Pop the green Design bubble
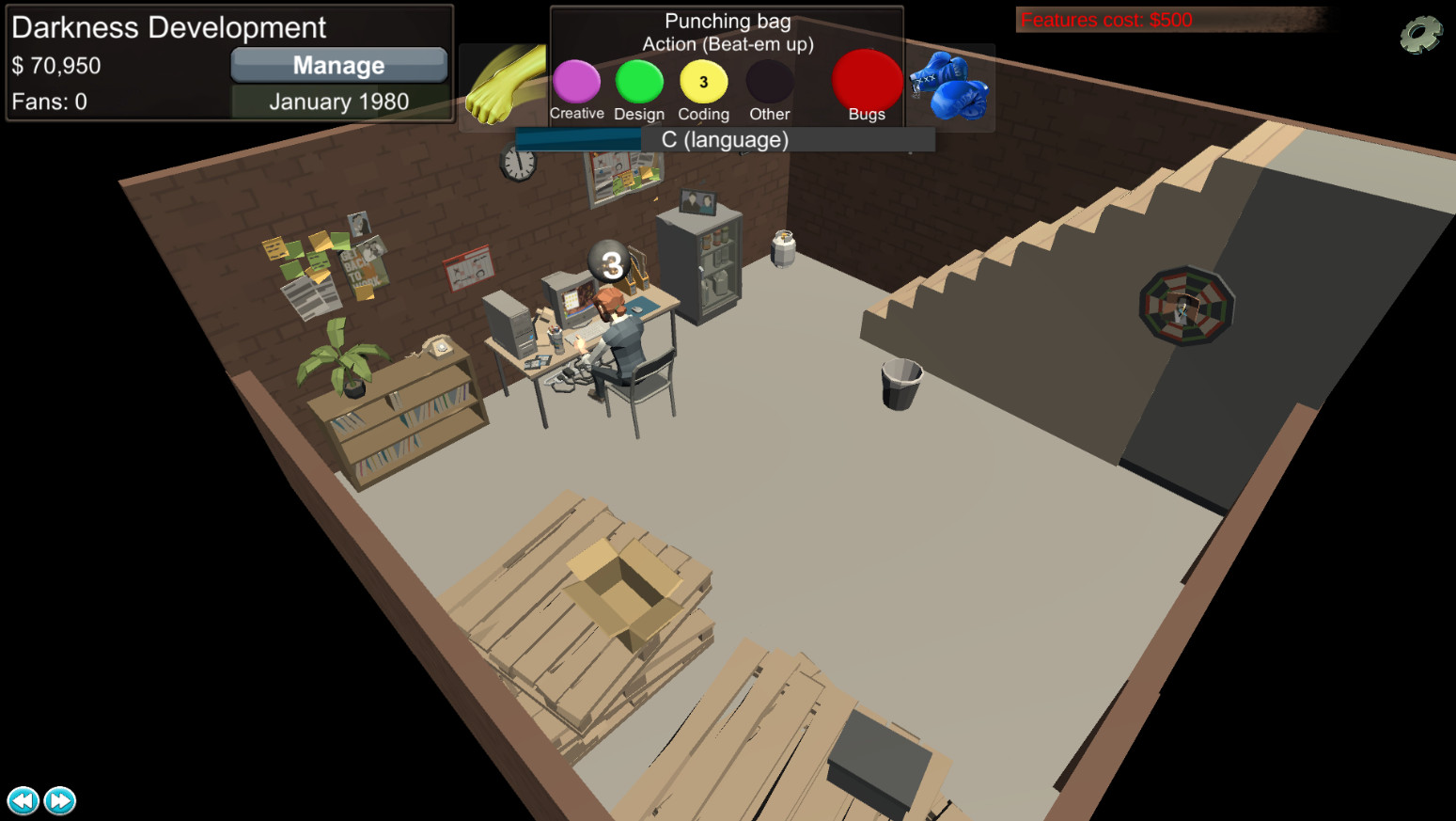The image size is (1456, 821). [639, 83]
